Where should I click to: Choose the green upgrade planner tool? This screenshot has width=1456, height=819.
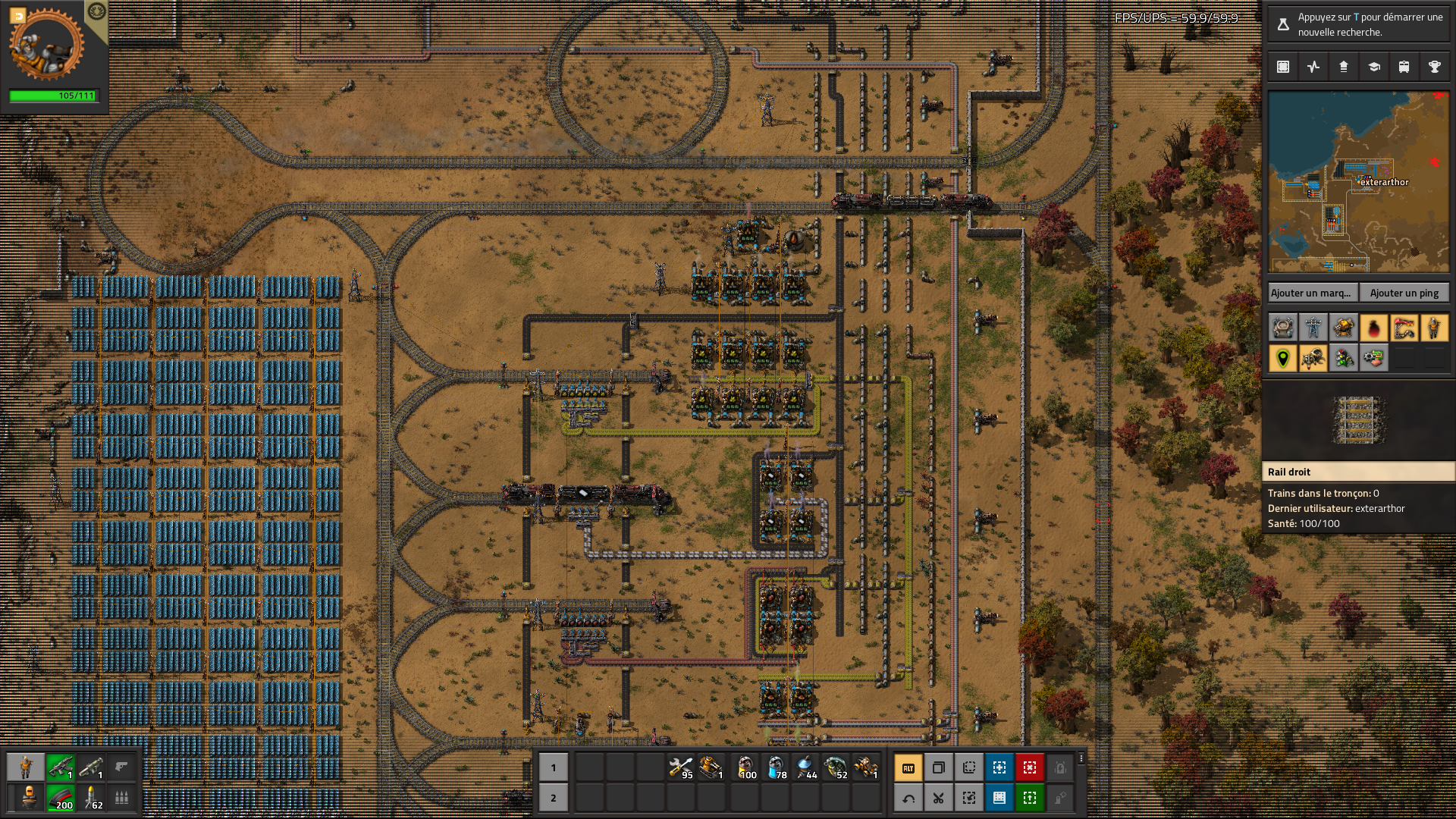pyautogui.click(x=1030, y=798)
